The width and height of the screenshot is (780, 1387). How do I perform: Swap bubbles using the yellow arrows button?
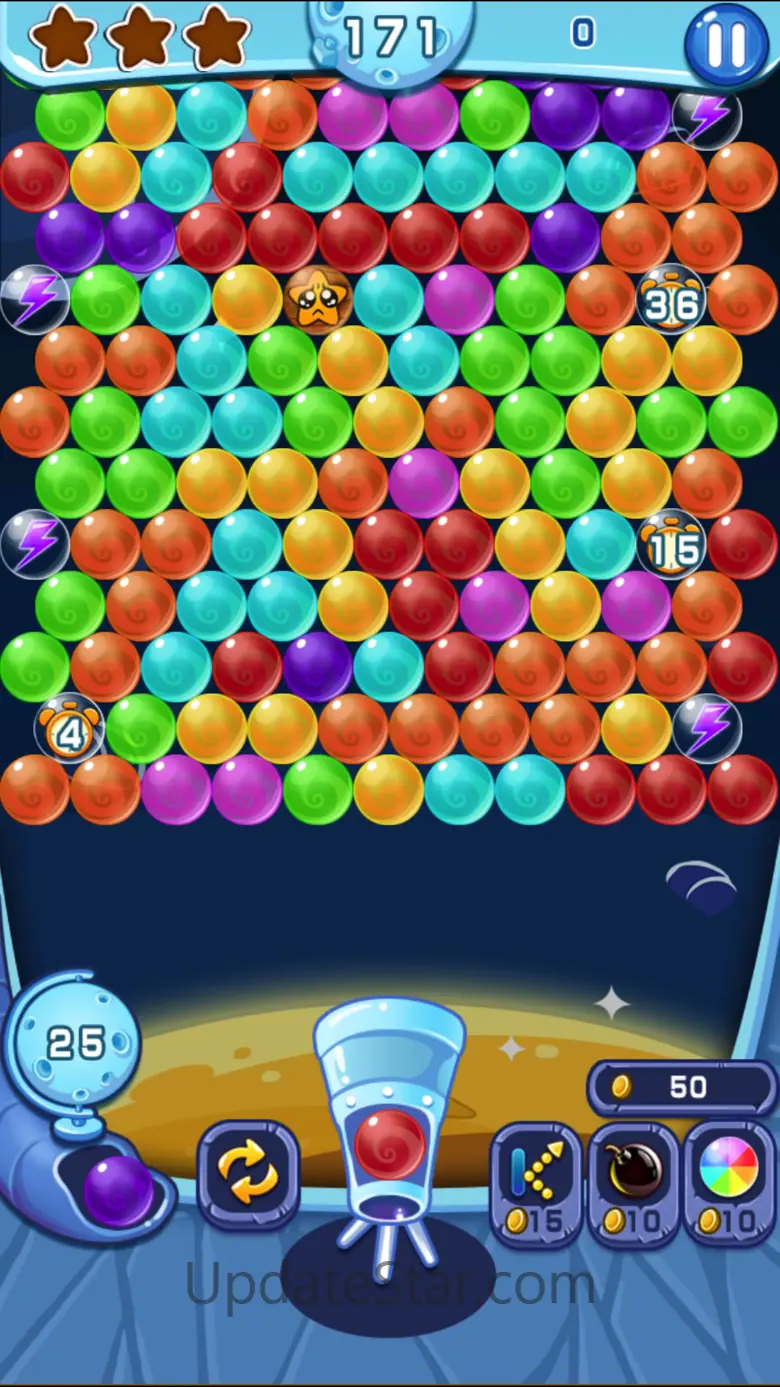[248, 1173]
